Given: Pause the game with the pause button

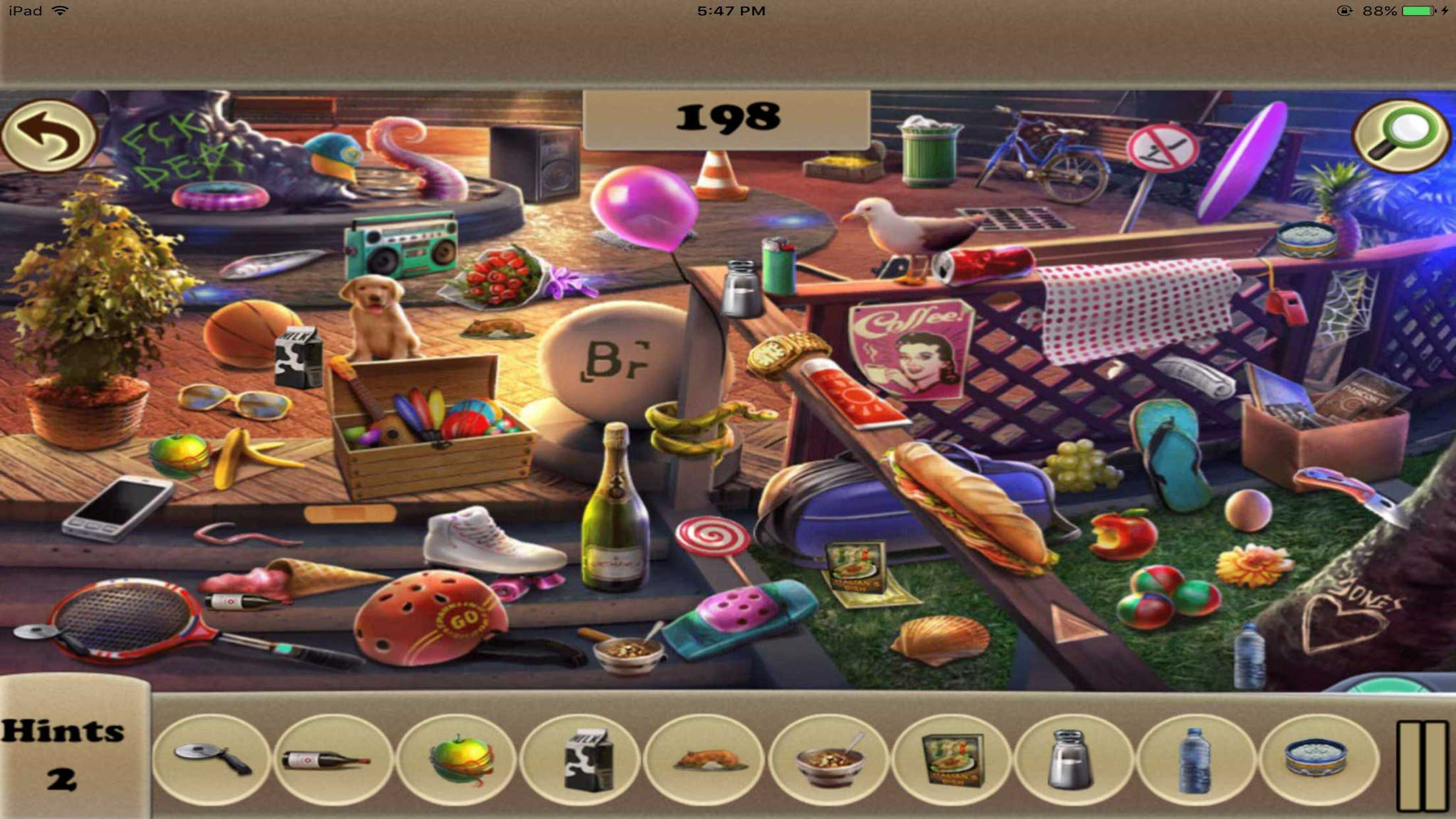Looking at the screenshot, I should point(1422,765).
